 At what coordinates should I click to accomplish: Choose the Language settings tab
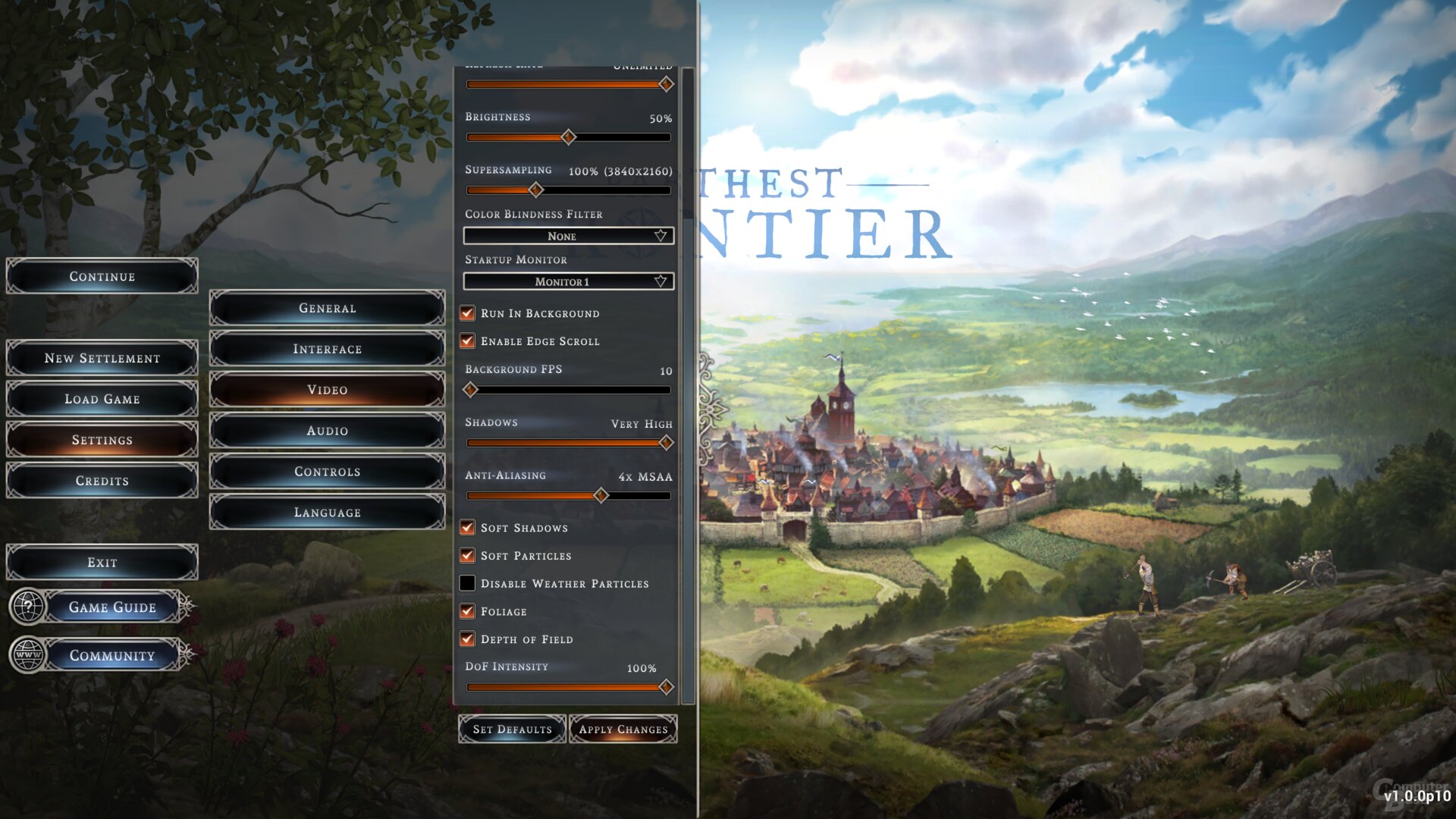[327, 513]
